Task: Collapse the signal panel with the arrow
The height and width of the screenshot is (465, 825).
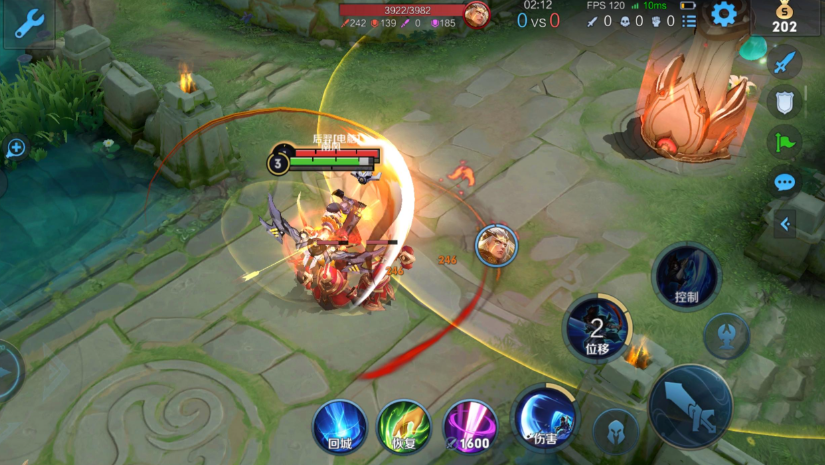Action: coord(785,224)
